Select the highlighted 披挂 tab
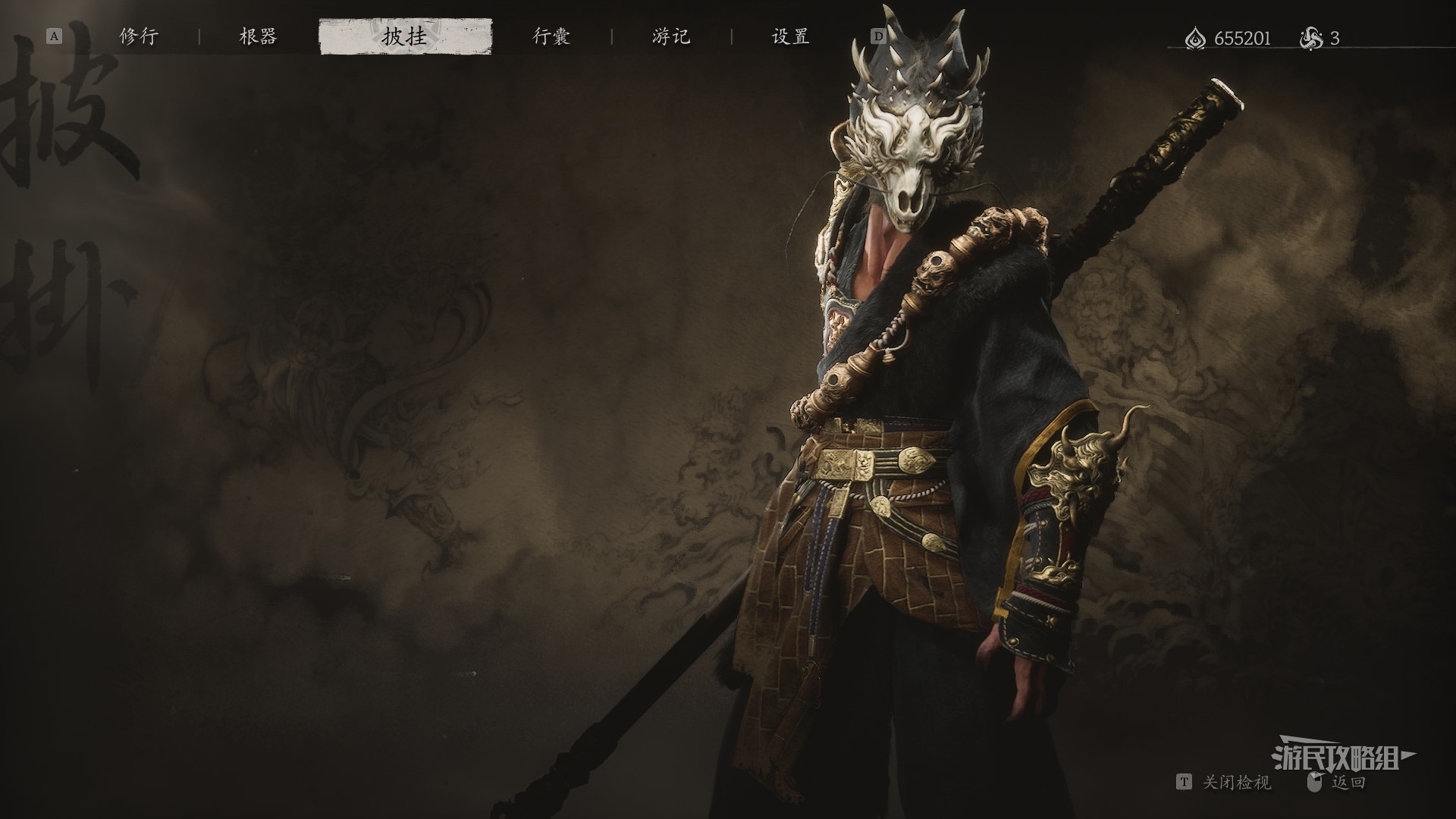 tap(405, 37)
